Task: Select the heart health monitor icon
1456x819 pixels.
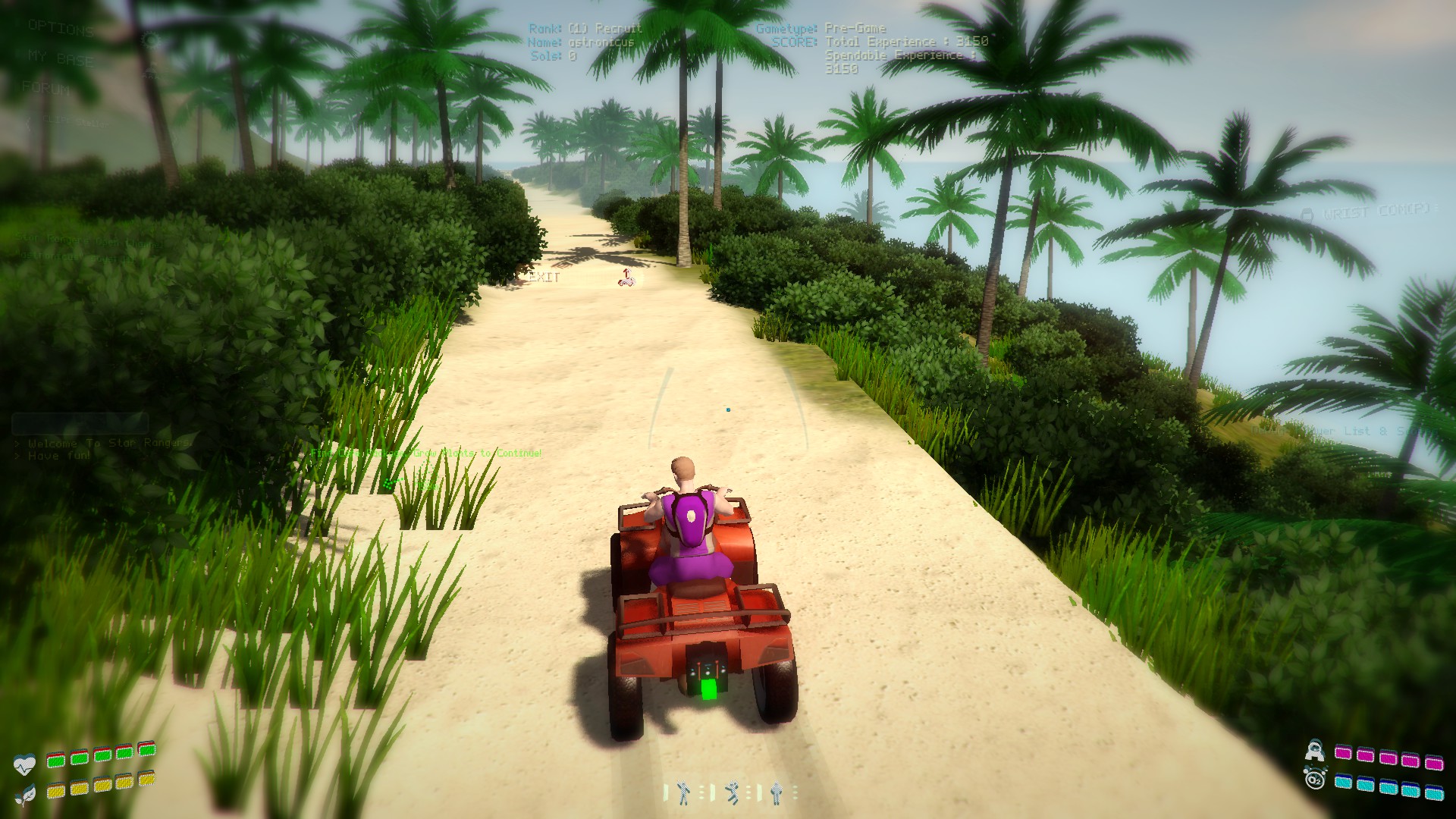Action: [25, 763]
